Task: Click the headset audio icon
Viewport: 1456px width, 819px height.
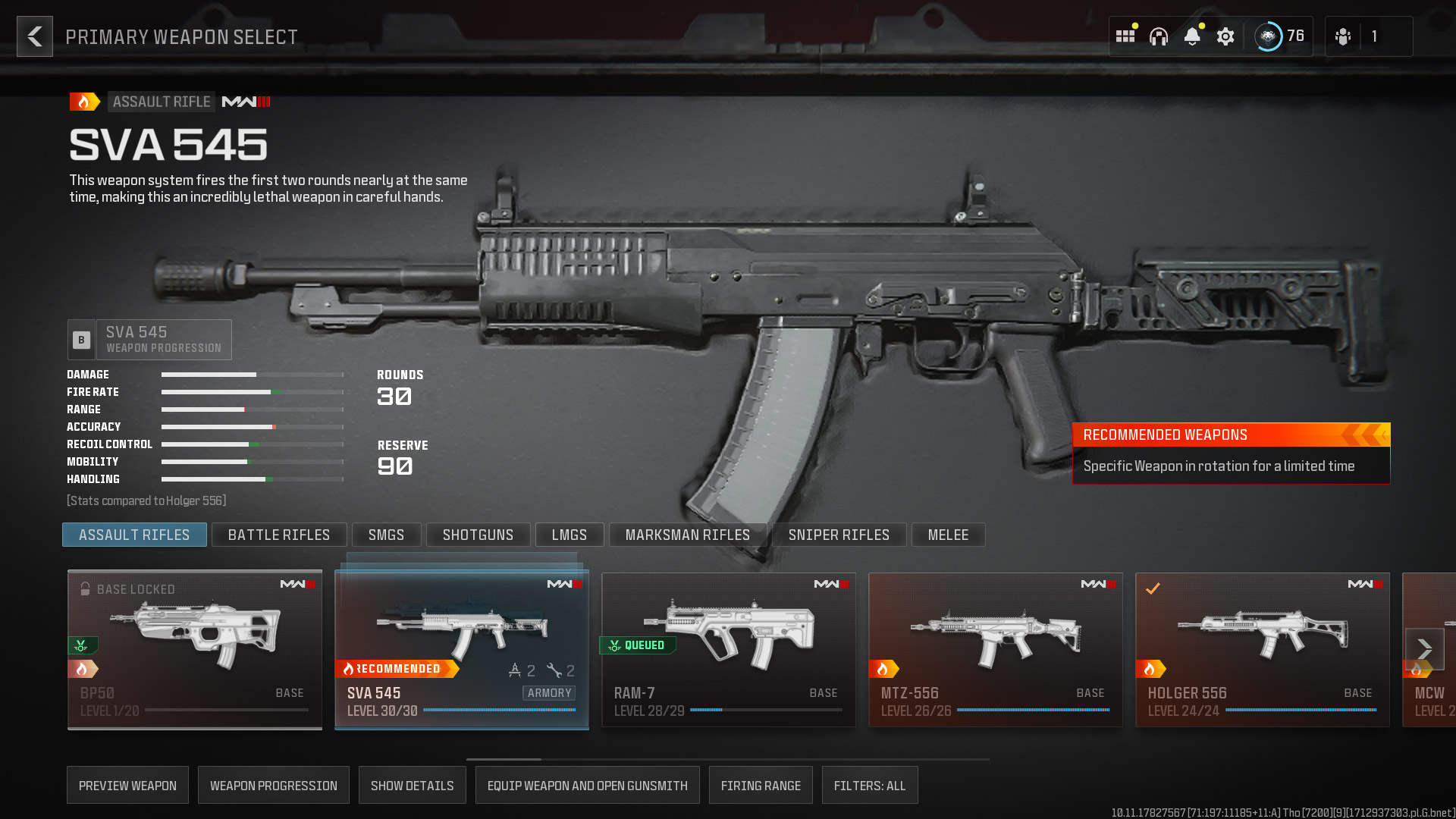Action: click(x=1159, y=36)
